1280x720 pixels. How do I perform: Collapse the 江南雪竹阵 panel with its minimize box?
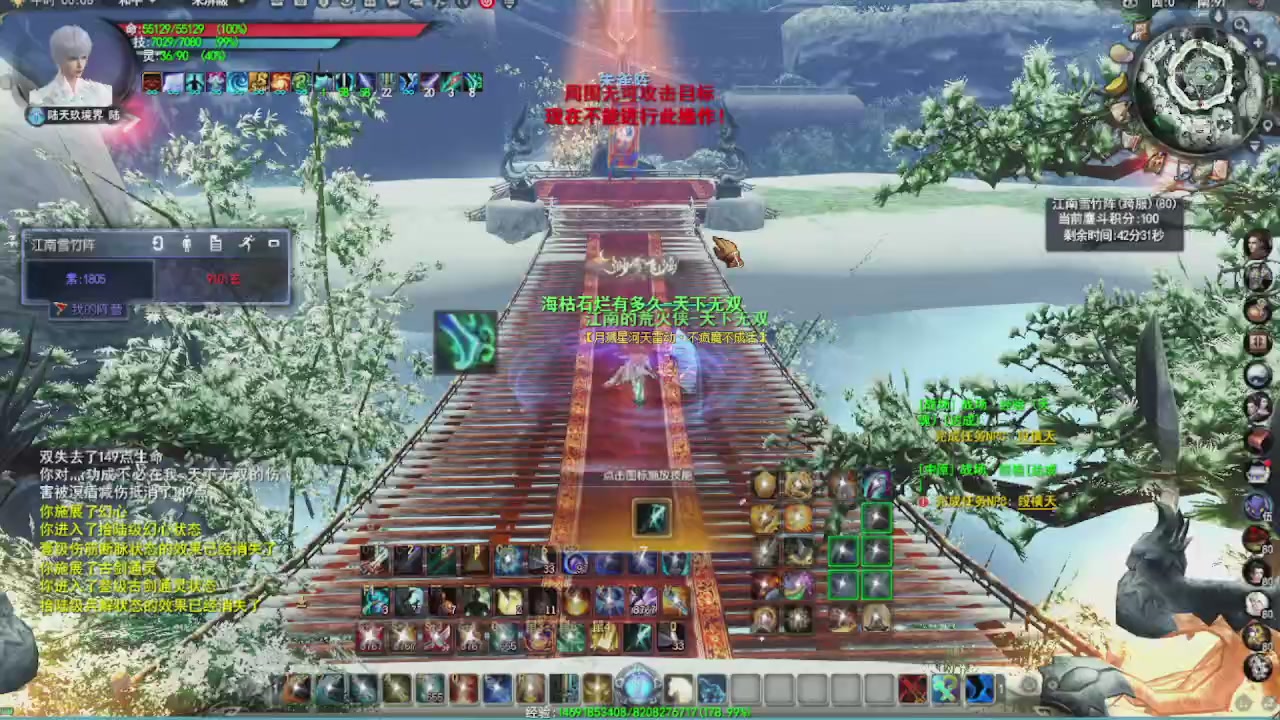tap(273, 243)
